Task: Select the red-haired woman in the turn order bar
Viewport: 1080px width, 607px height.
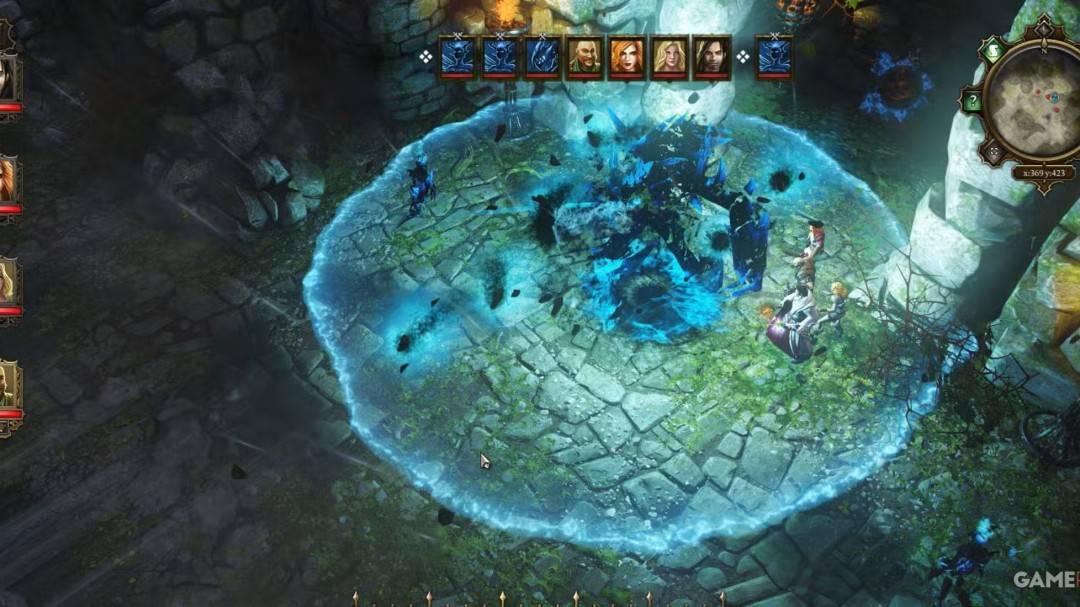Action: click(627, 57)
